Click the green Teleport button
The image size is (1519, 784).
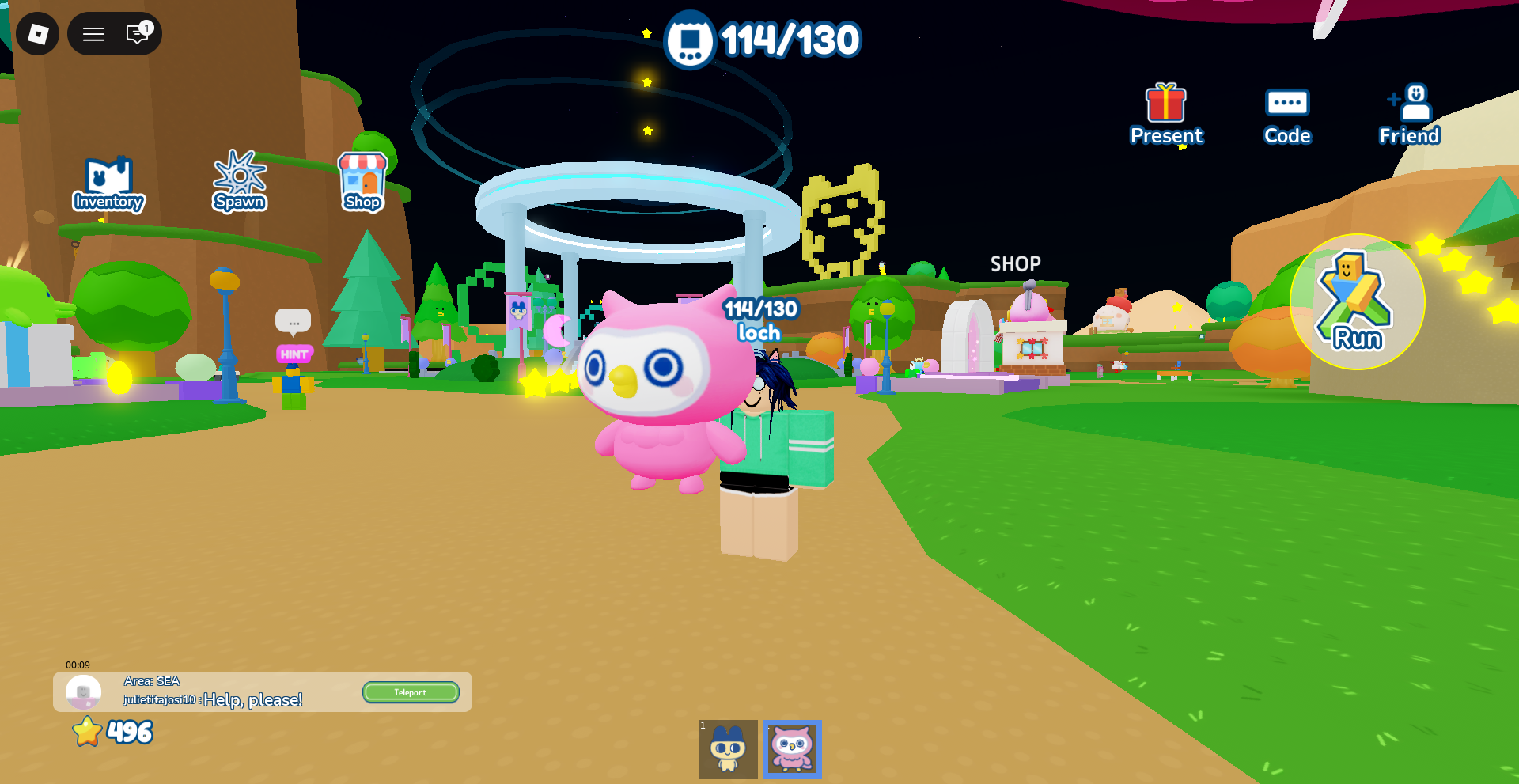click(x=411, y=692)
